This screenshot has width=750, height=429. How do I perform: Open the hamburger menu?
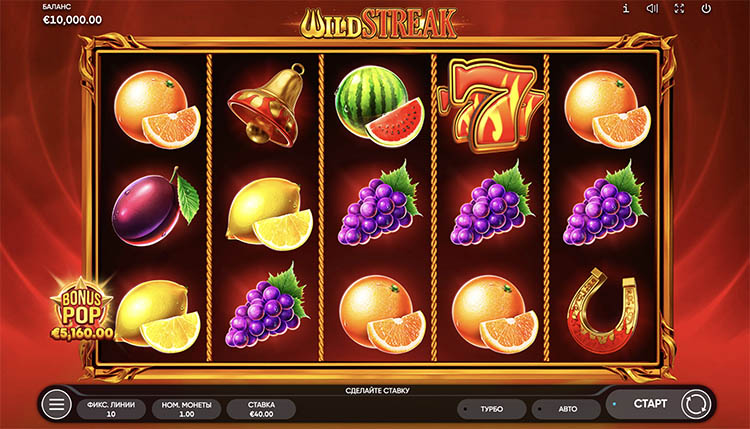click(57, 405)
